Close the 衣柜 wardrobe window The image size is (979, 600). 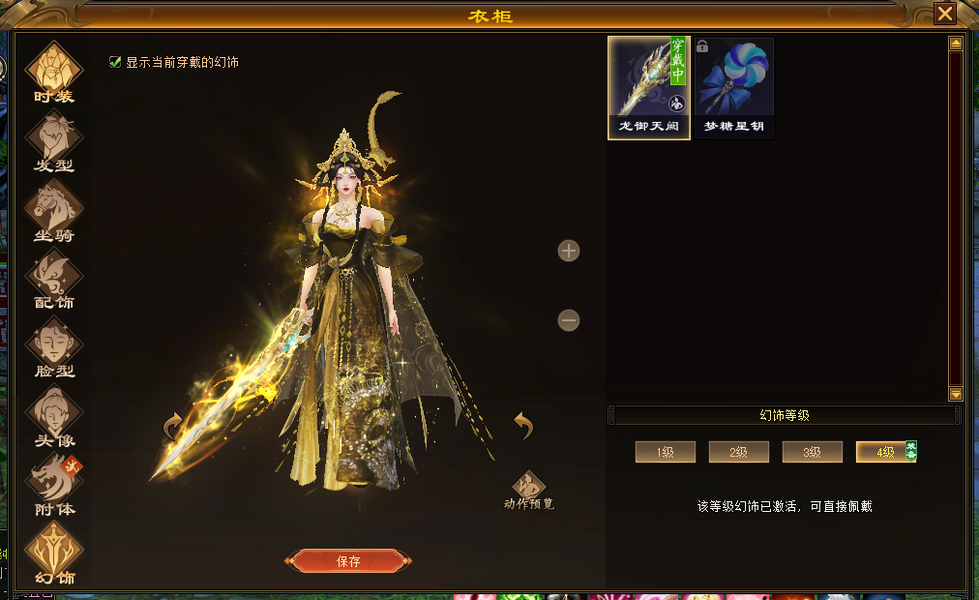pyautogui.click(x=944, y=13)
